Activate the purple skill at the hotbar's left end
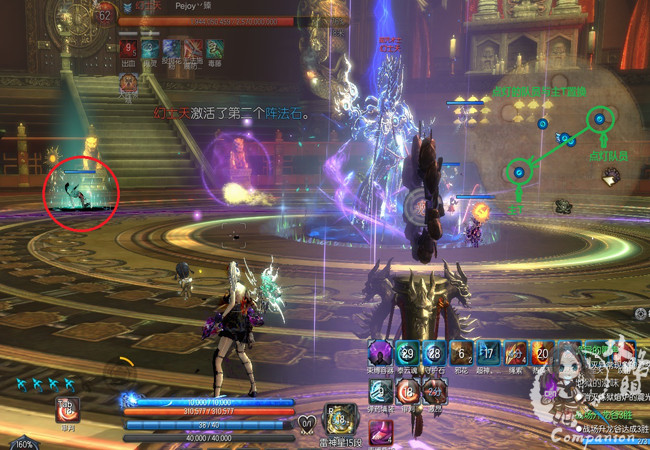 point(379,352)
